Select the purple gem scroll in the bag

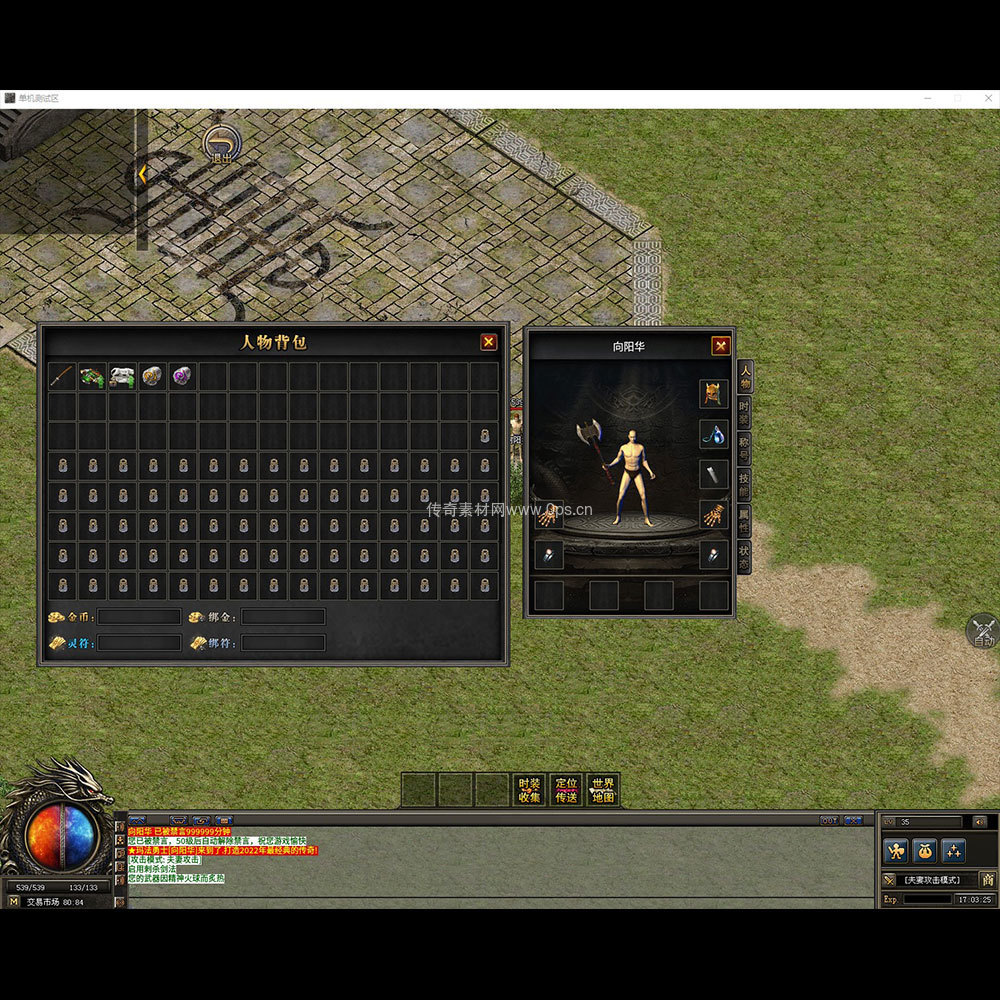point(183,376)
